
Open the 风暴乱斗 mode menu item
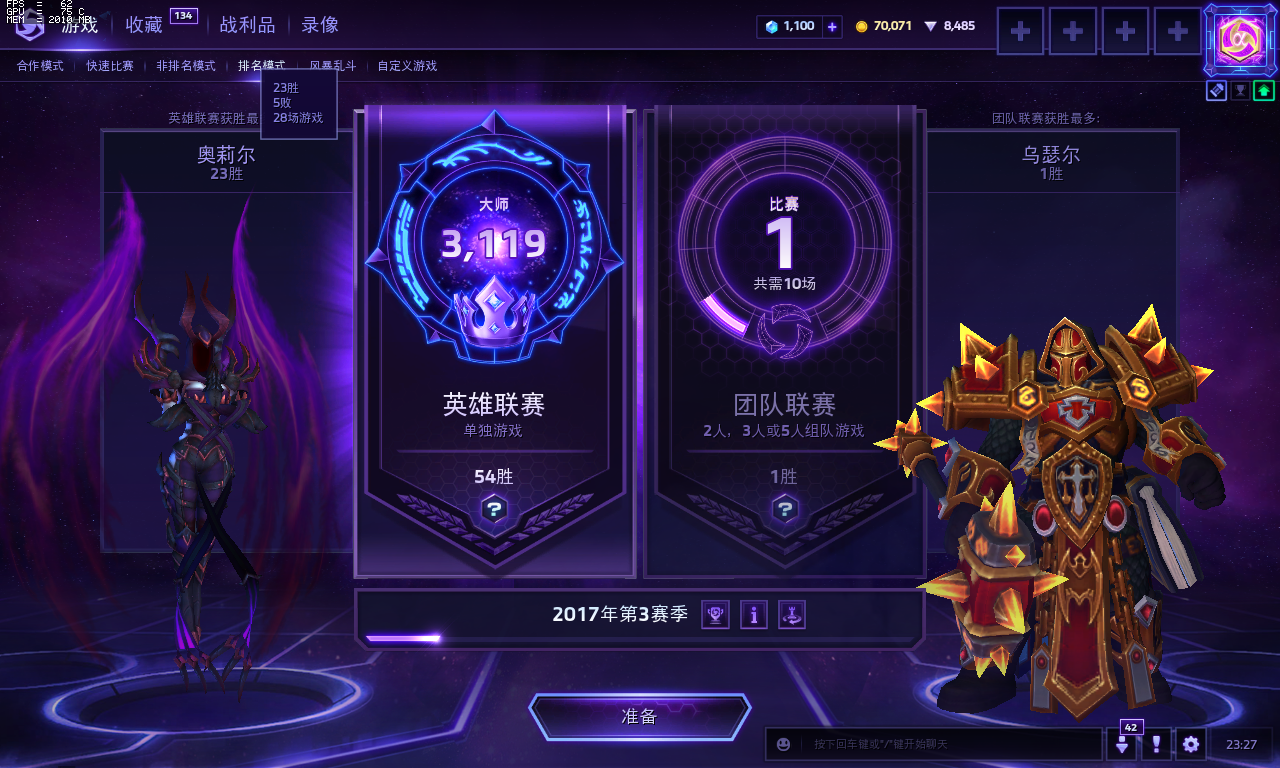pyautogui.click(x=333, y=65)
